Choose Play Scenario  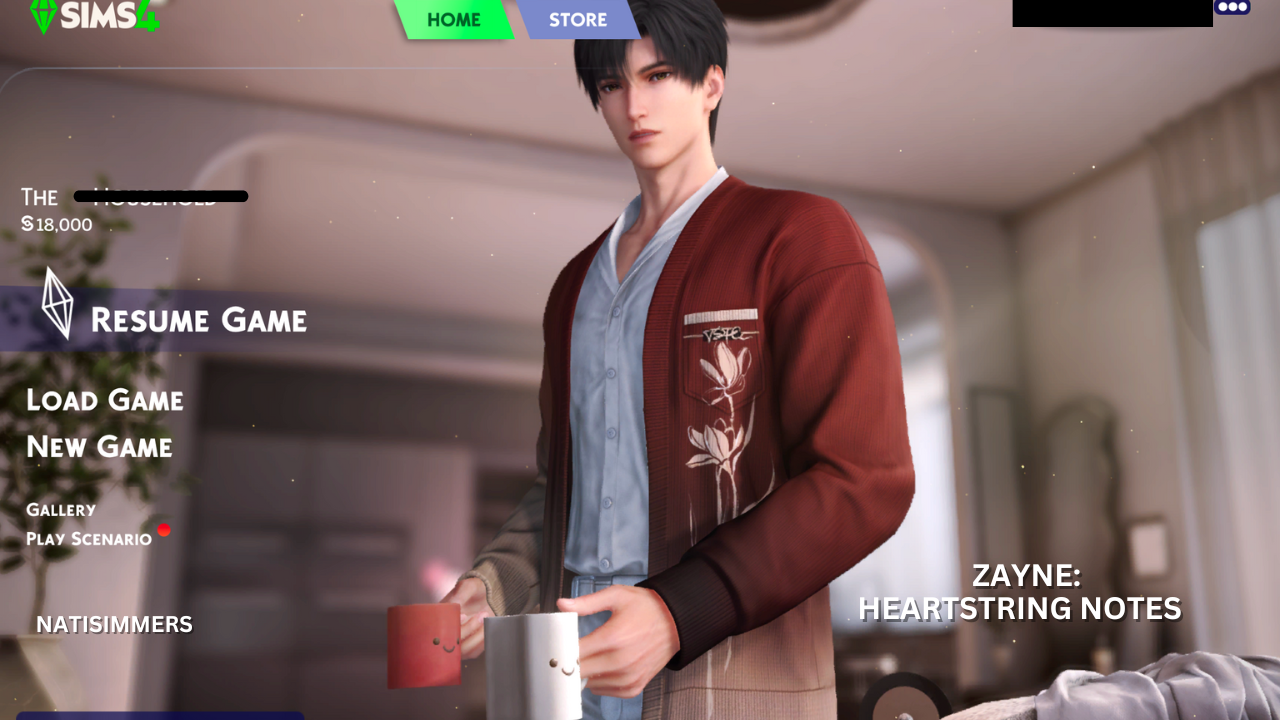pos(88,537)
